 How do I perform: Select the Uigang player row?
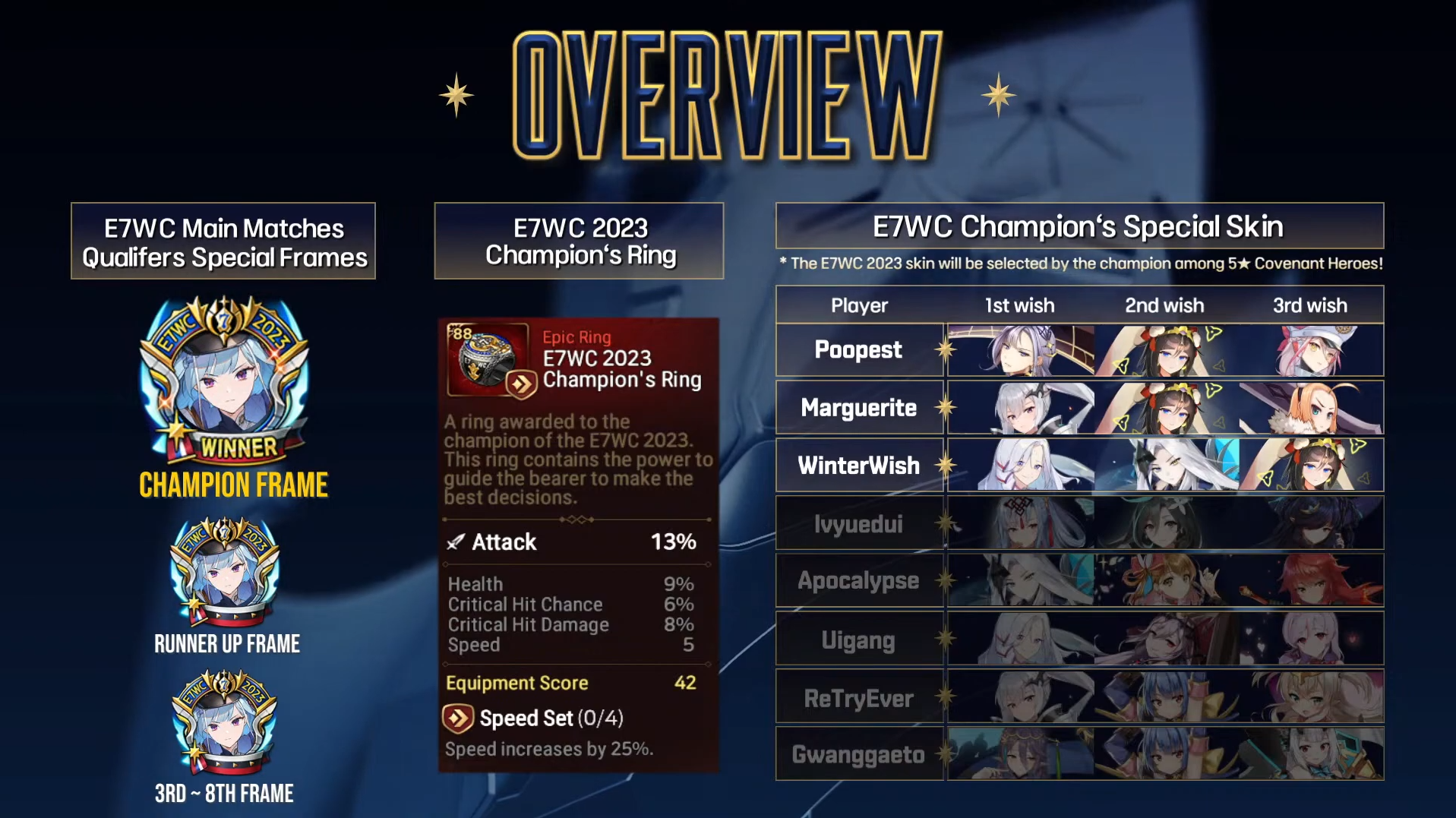[858, 640]
